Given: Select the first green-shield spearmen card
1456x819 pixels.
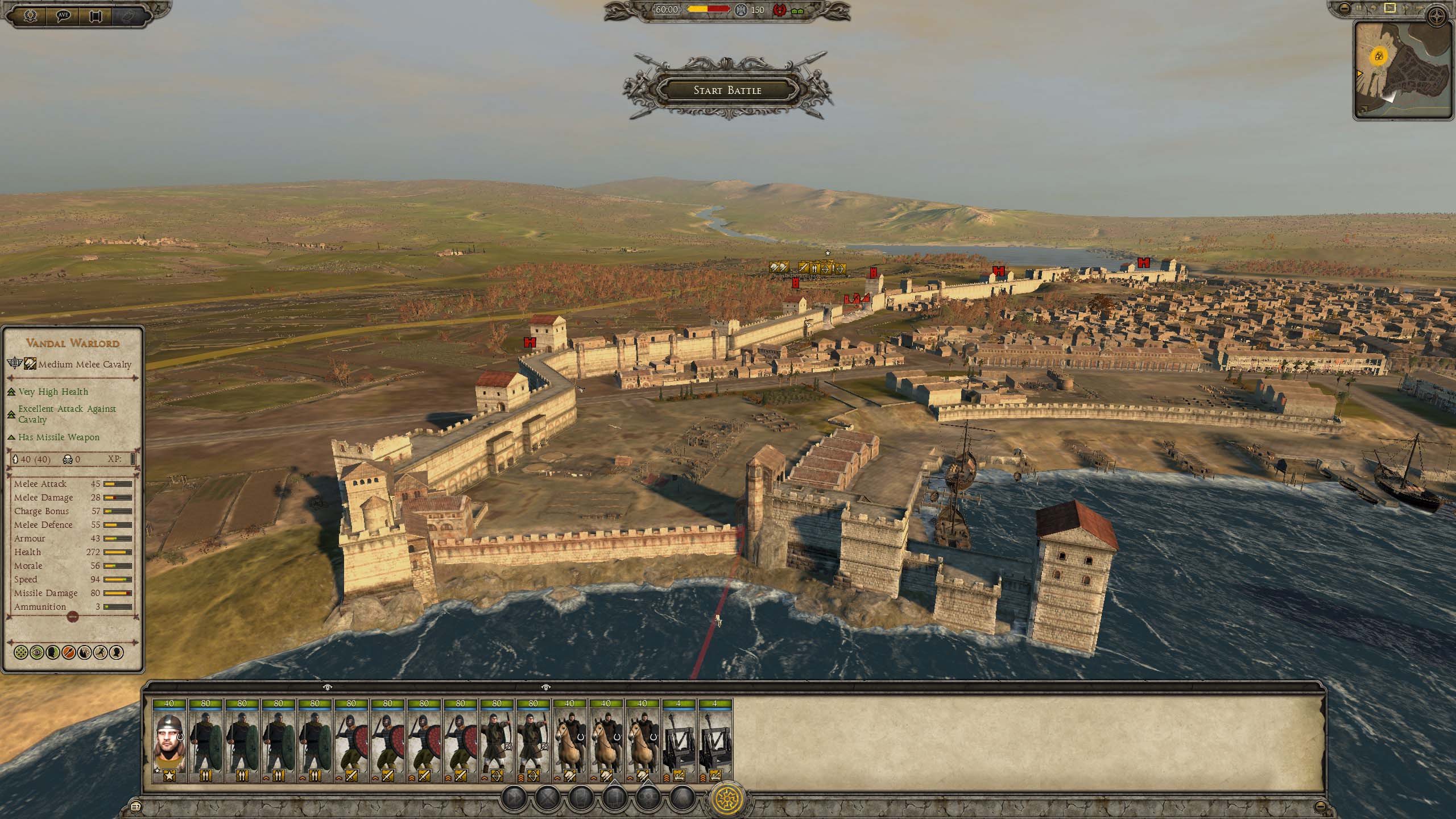Looking at the screenshot, I should (x=205, y=741).
